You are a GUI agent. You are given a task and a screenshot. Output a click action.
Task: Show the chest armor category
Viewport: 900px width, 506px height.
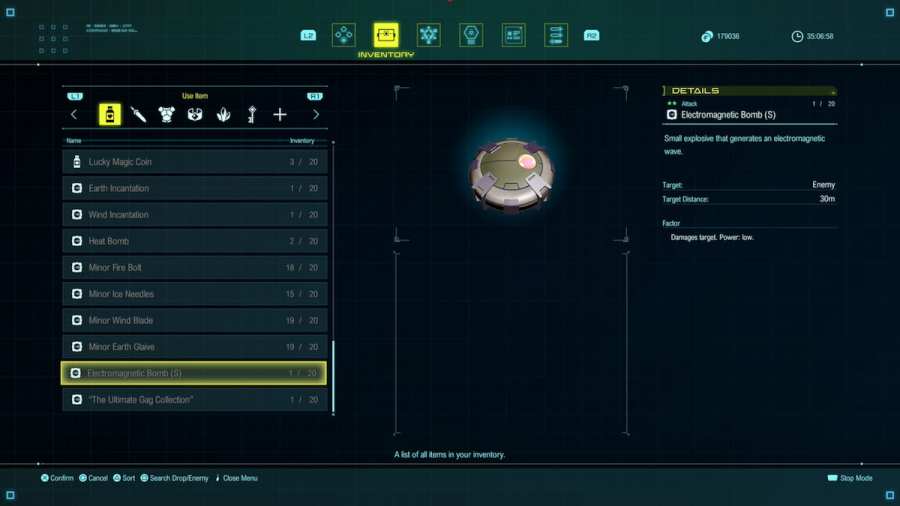click(166, 115)
